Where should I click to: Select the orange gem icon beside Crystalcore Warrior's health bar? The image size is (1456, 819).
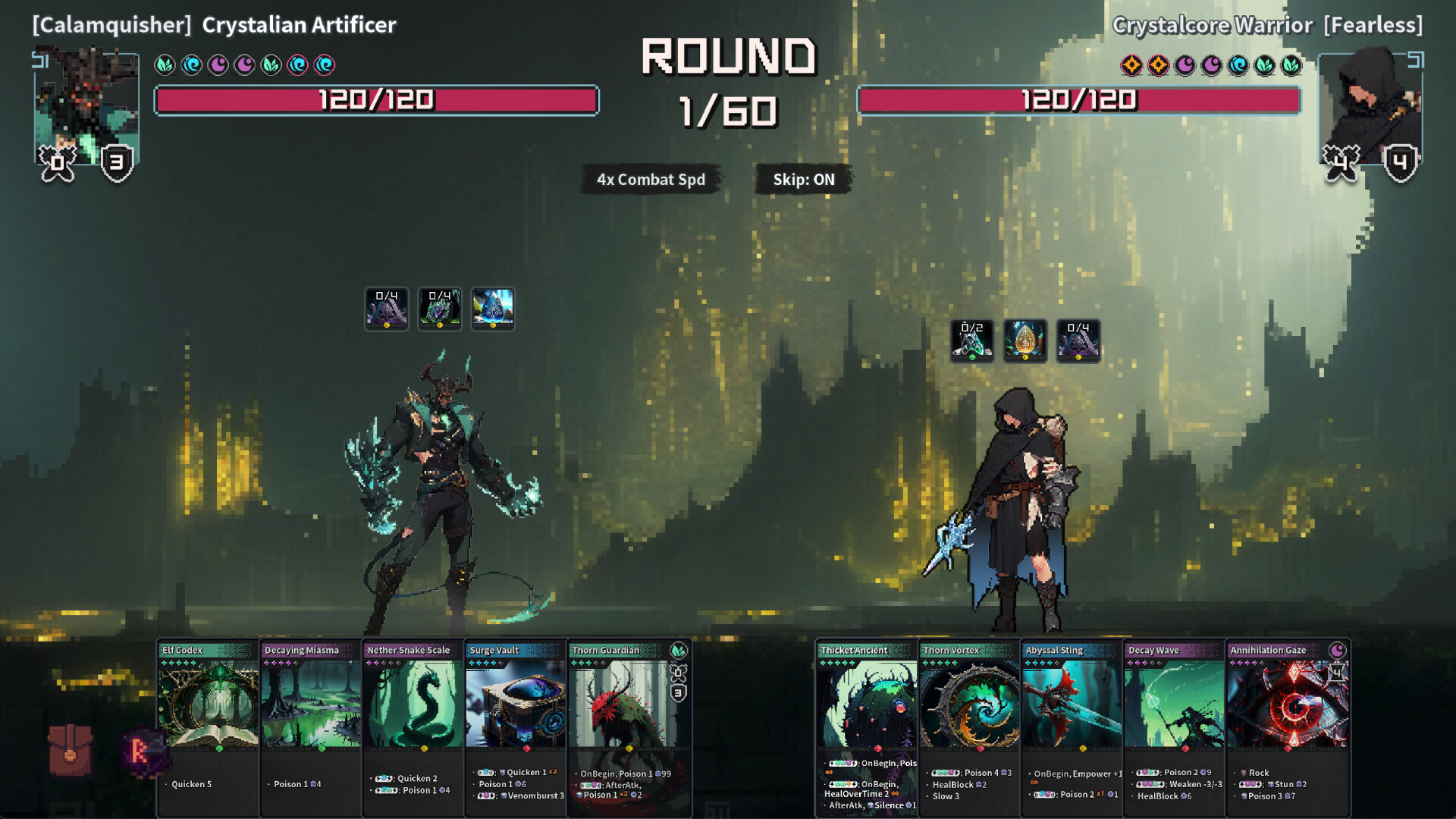coord(1131,64)
